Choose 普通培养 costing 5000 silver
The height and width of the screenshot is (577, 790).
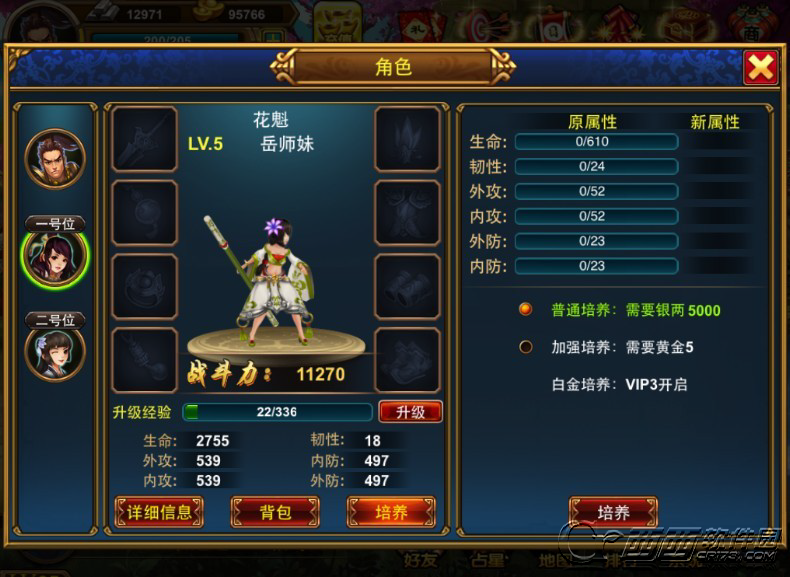point(526,310)
